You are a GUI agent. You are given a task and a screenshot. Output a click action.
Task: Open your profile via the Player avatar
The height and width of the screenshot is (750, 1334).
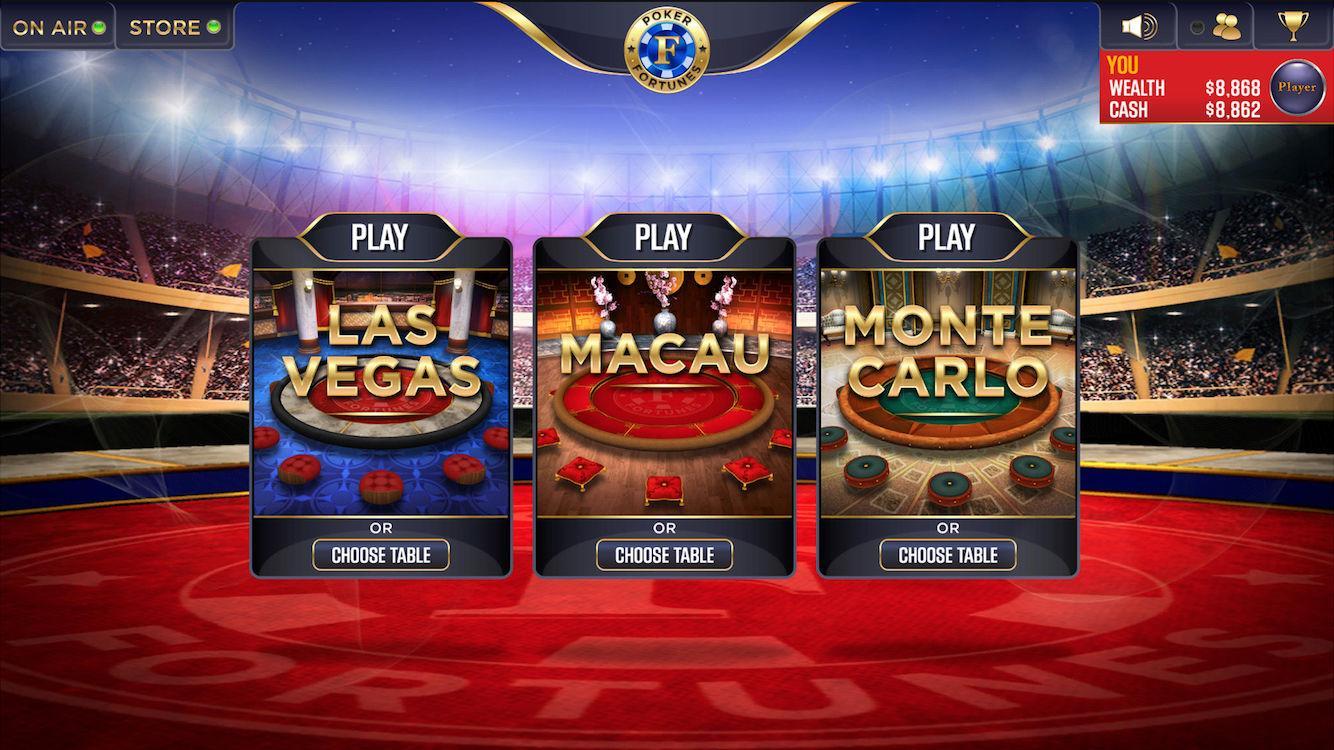[1296, 87]
